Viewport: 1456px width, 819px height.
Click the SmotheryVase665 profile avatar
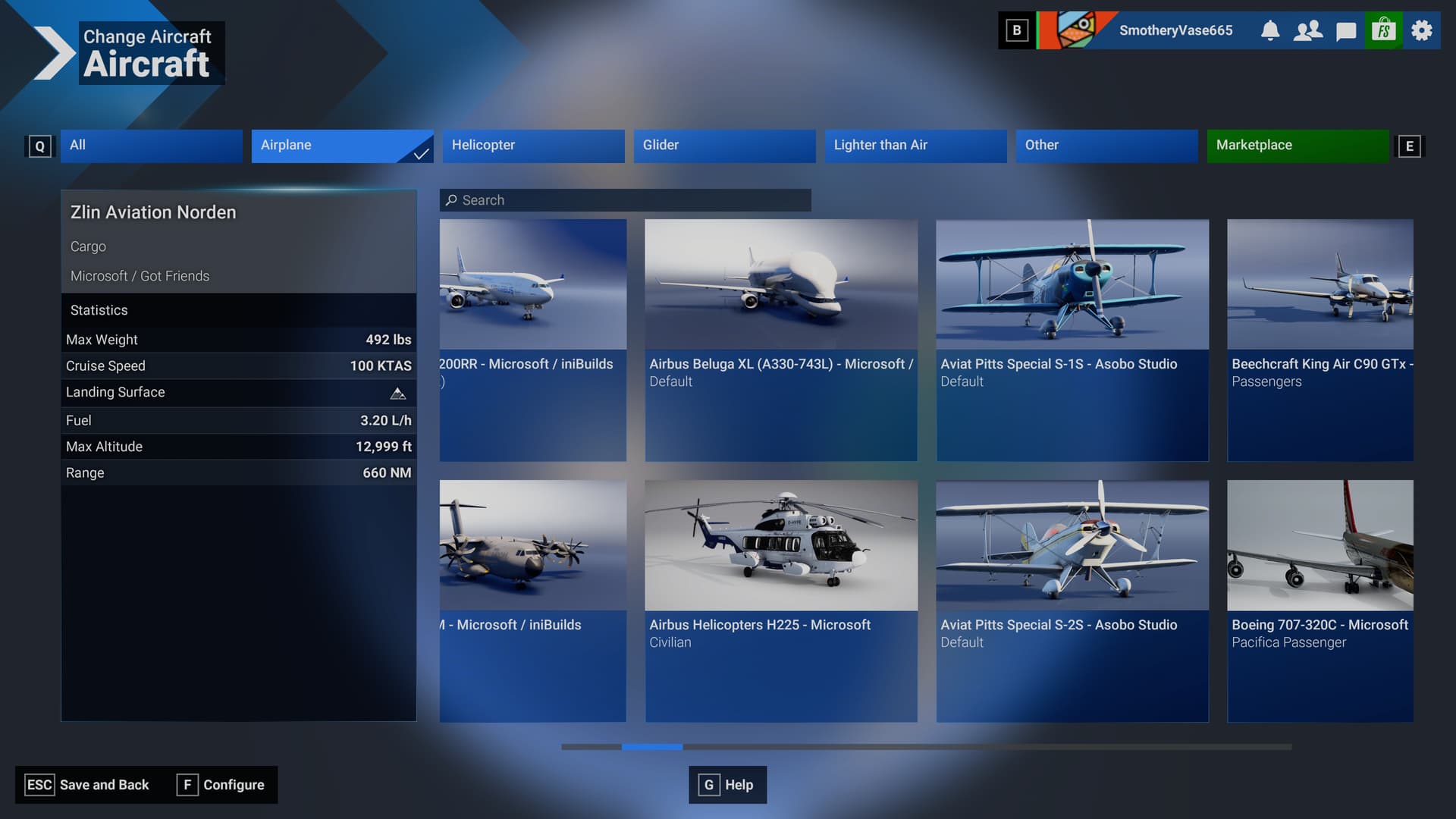(x=1074, y=30)
